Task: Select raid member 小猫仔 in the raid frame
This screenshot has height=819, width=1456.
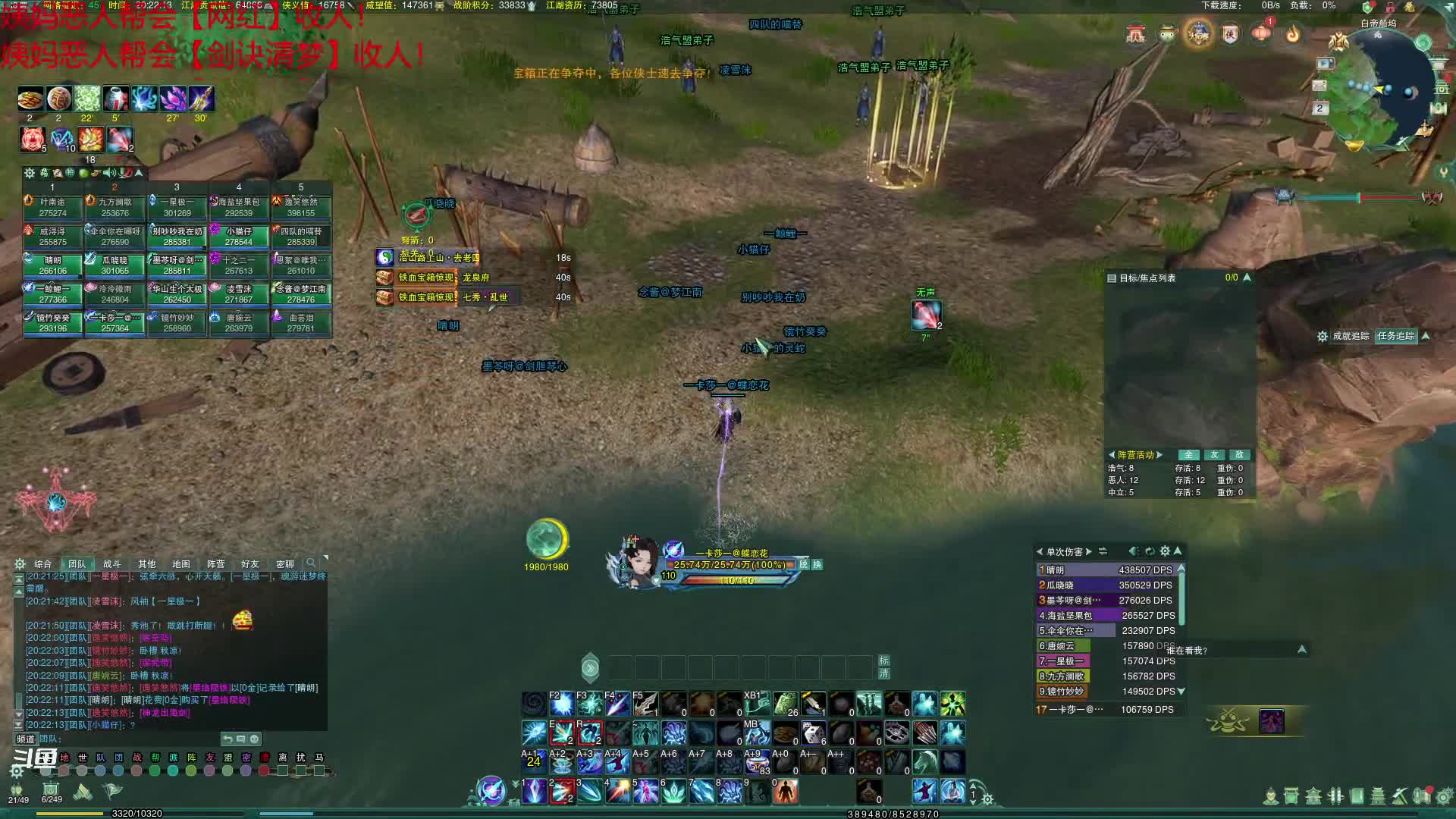Action: coord(239,236)
